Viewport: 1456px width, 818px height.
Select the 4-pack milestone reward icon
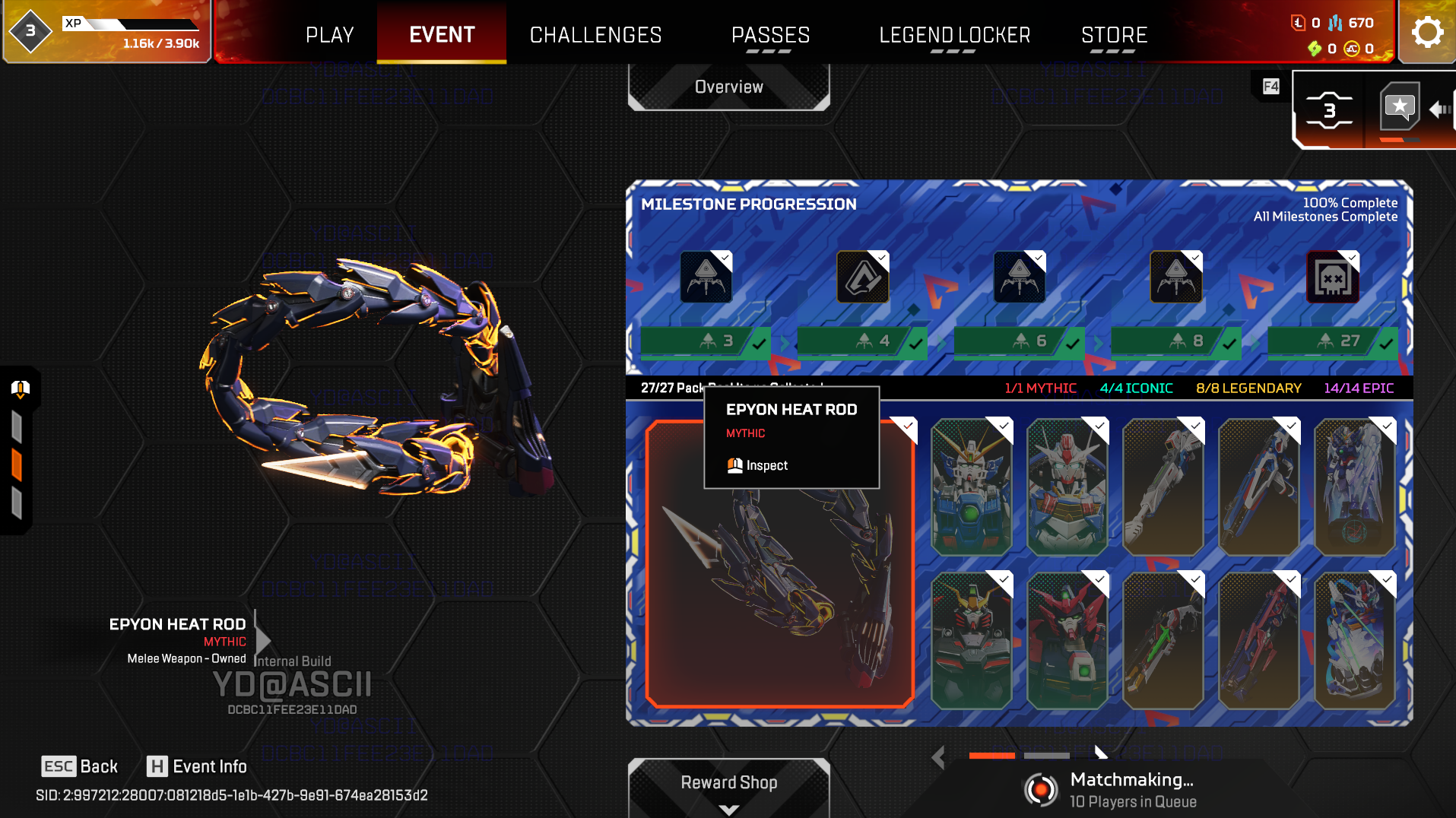coord(862,277)
